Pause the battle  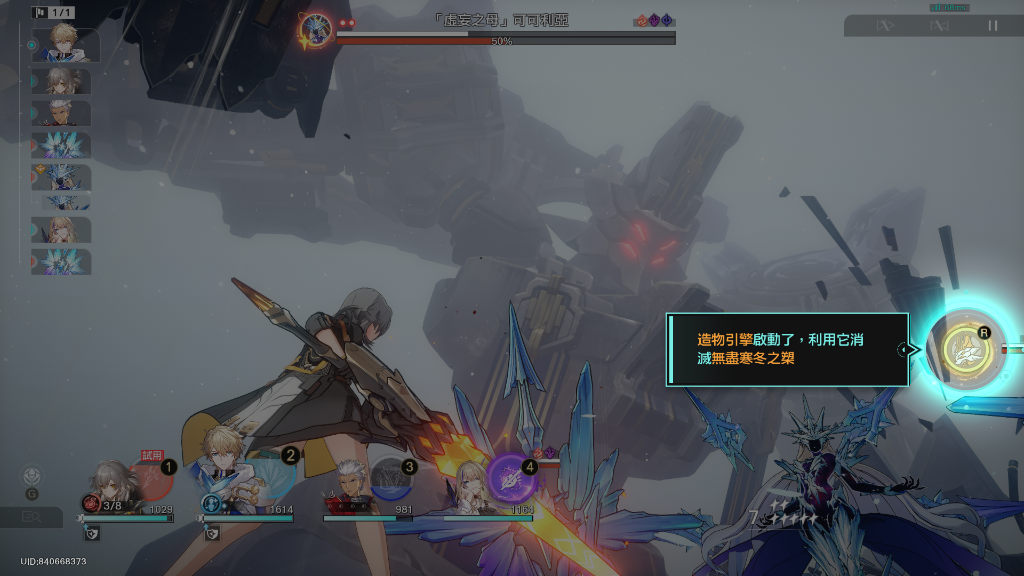[993, 26]
